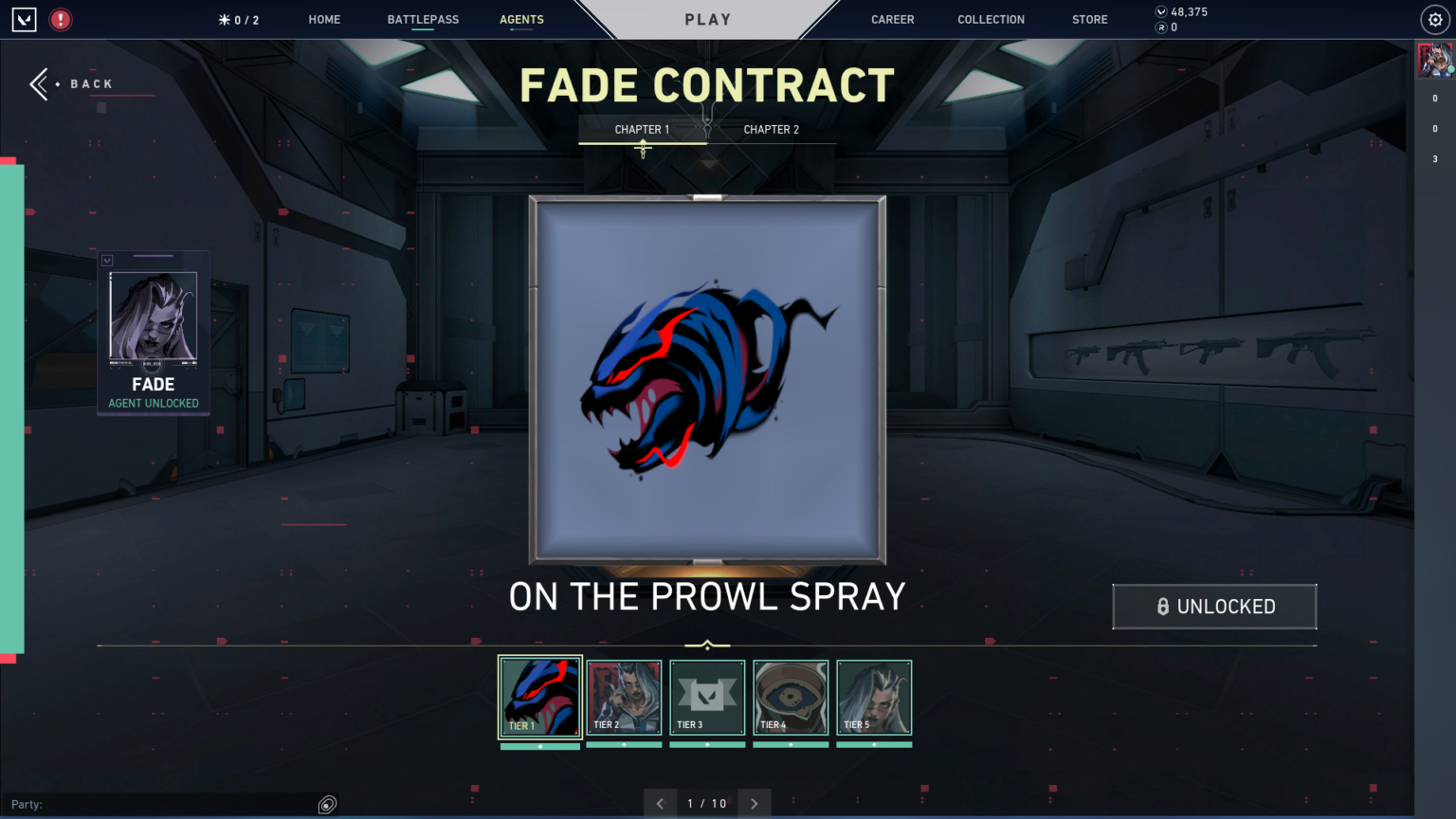Select the Tier 5 Fade spray reward

[x=873, y=697]
